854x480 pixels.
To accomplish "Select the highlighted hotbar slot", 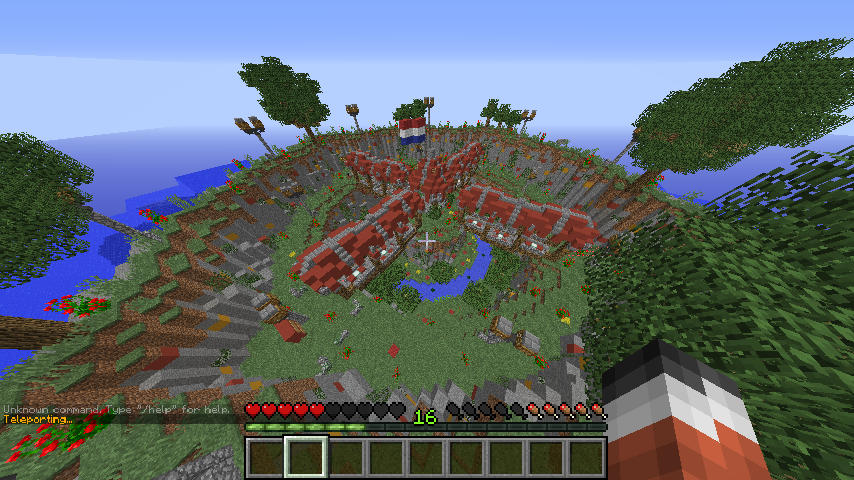I will tap(305, 458).
